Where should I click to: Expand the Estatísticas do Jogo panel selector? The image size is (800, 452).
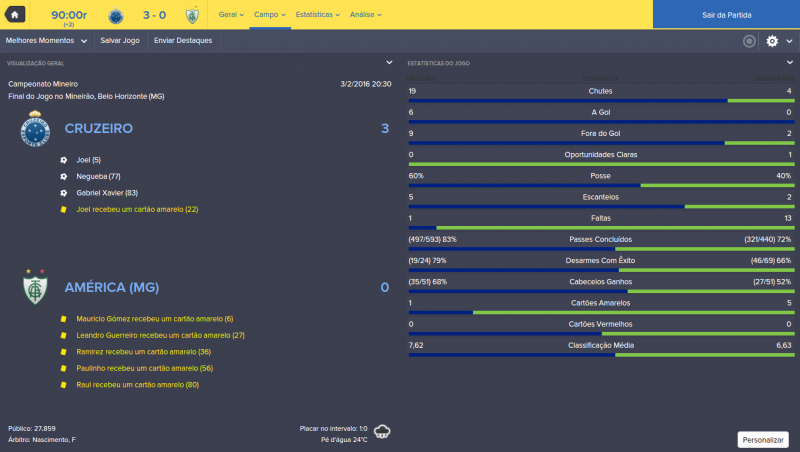tap(789, 63)
